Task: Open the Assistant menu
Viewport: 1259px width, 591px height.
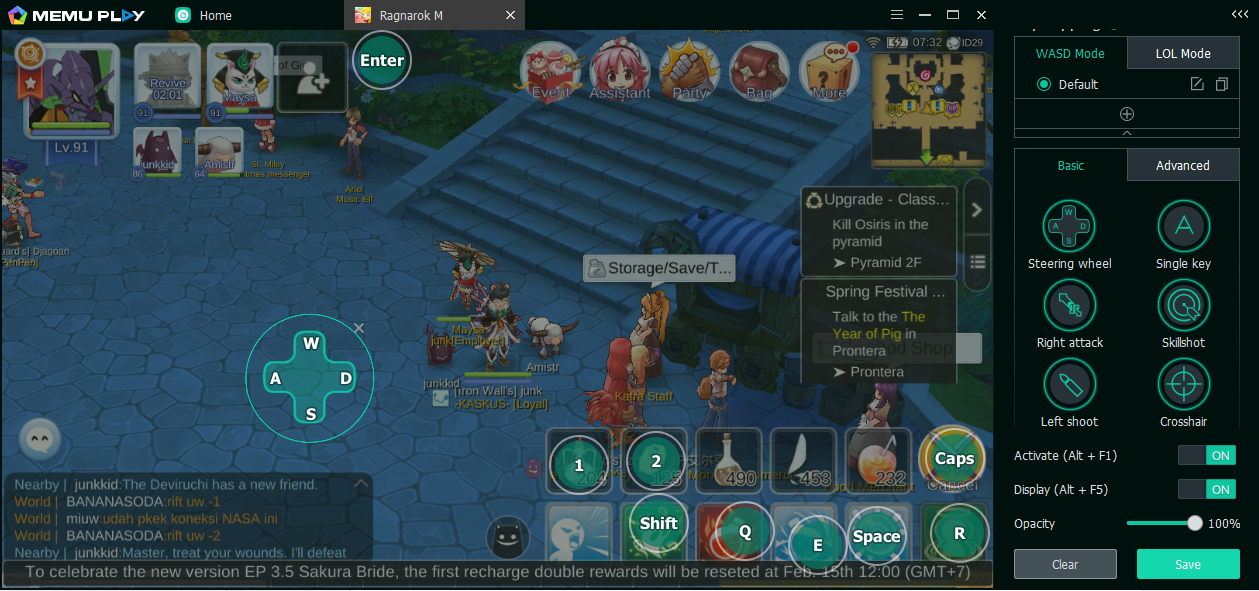Action: click(x=620, y=70)
